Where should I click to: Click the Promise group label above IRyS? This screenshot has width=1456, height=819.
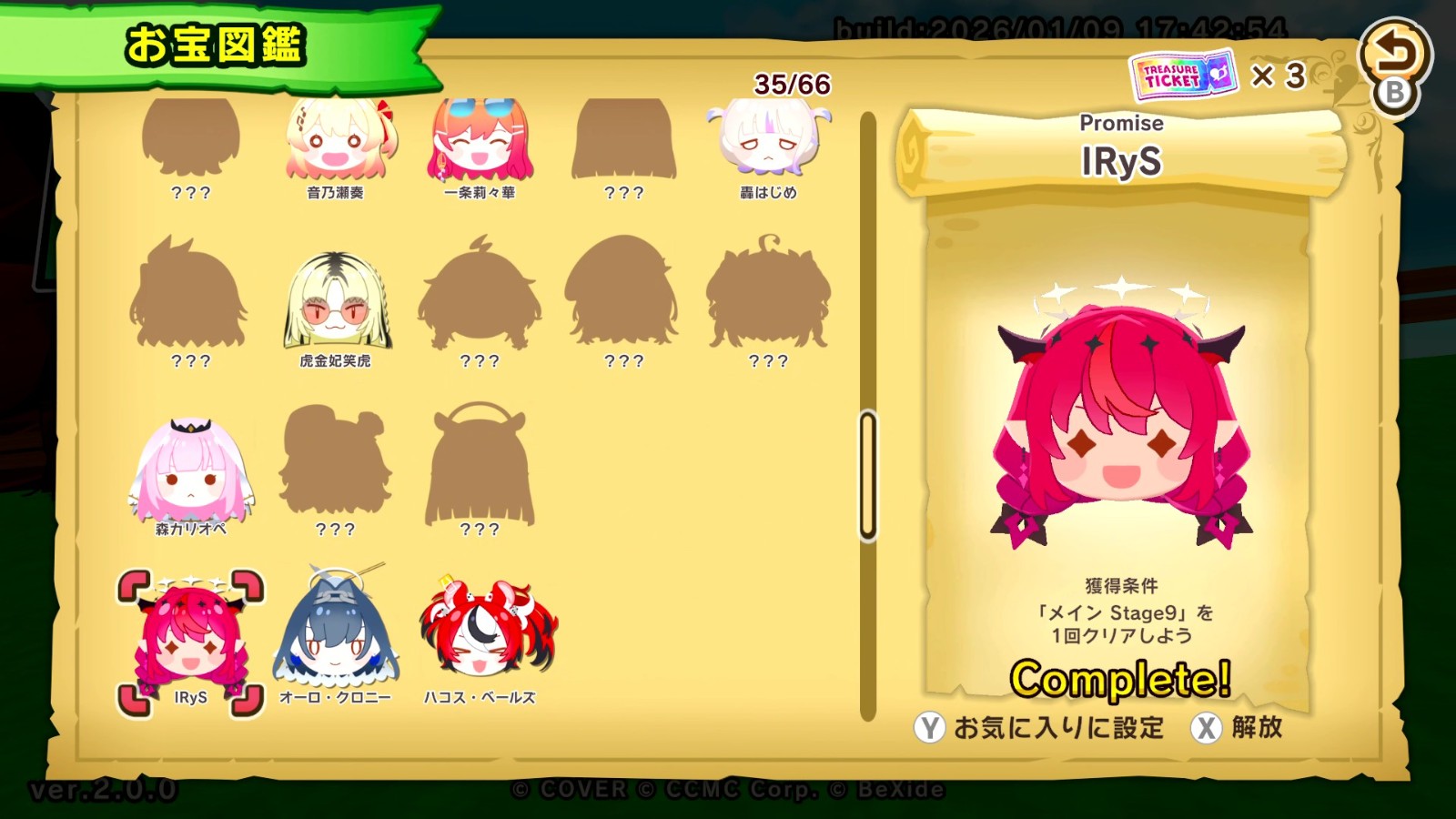tap(1121, 123)
